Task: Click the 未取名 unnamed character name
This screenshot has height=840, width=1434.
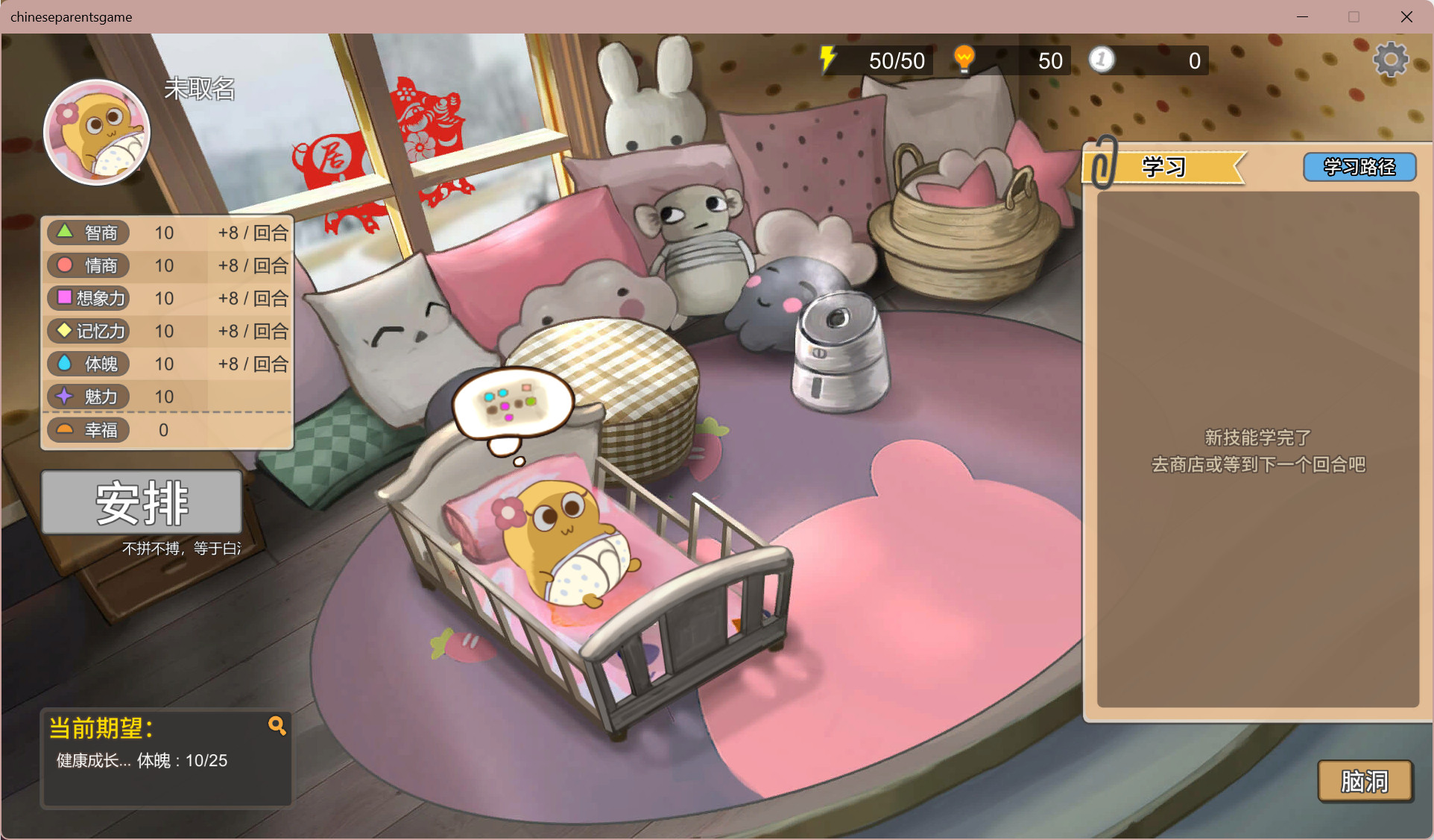Action: (x=200, y=89)
